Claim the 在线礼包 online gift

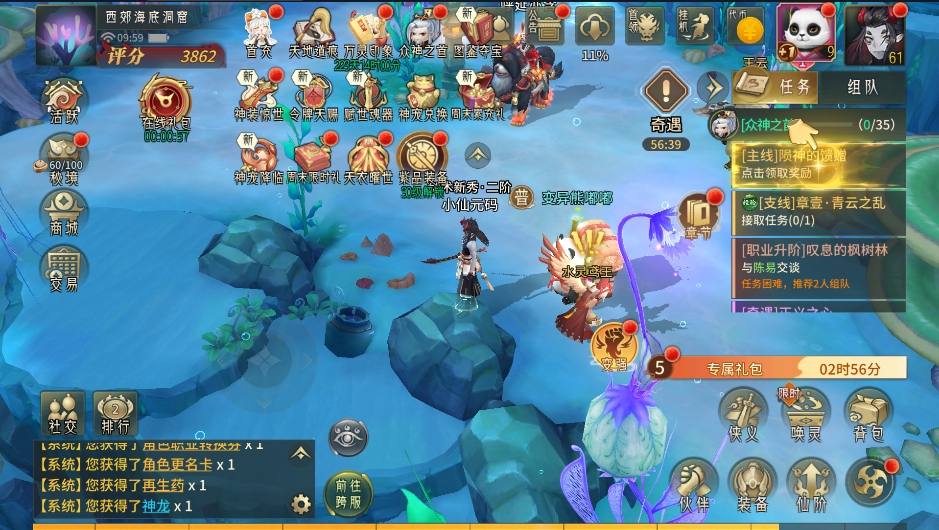tap(165, 101)
